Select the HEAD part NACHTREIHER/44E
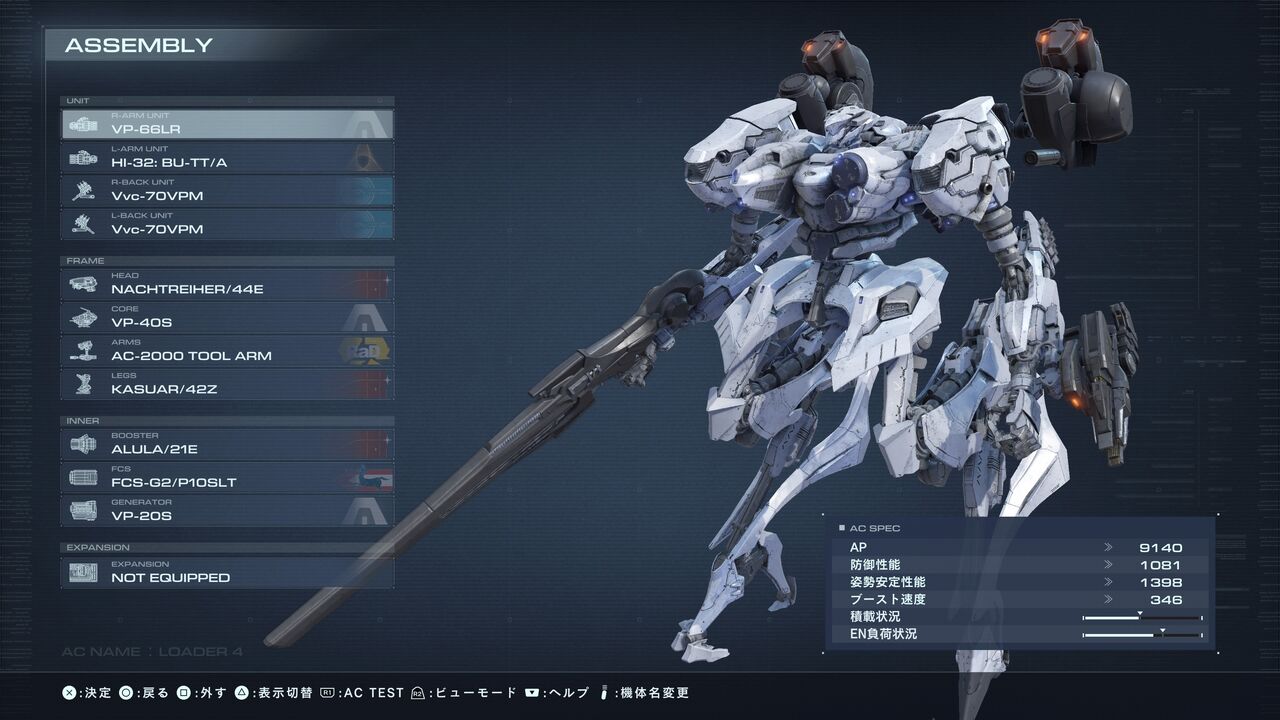Screen dimensions: 1280x720 227,284
